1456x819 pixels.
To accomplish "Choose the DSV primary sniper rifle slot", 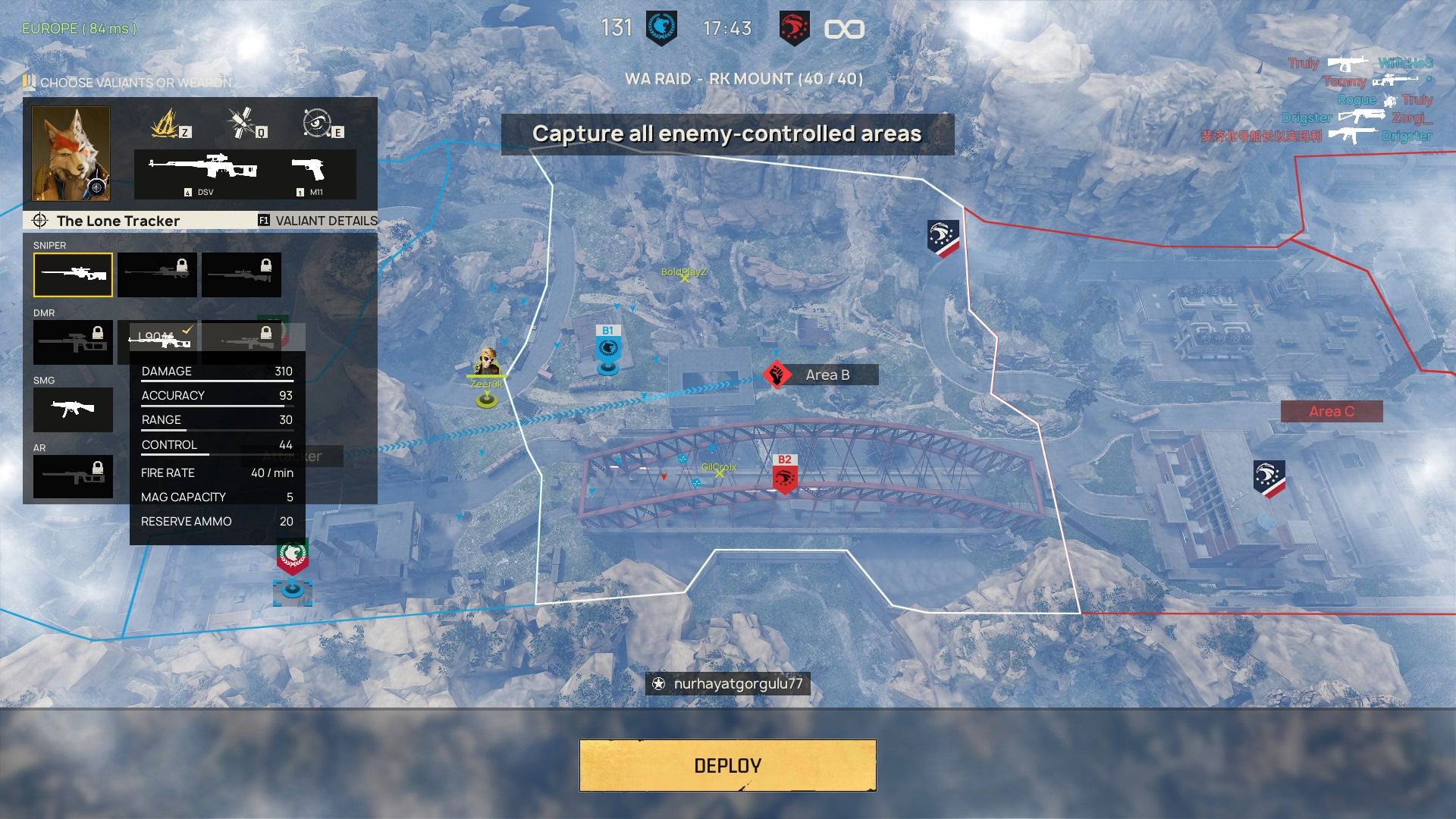I will pos(203,173).
